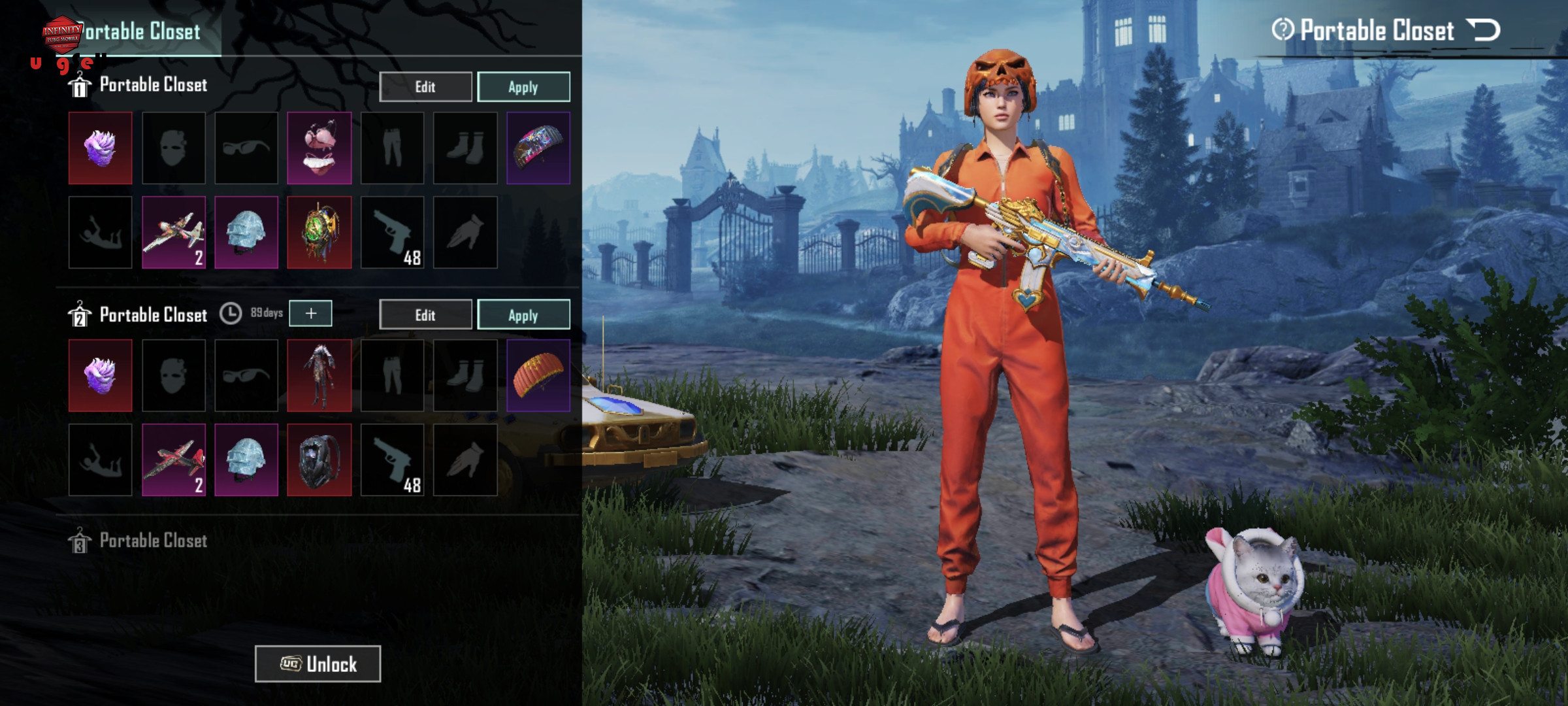Extend the 89 days duration with plus
Screen dimensions: 1568x706
[310, 313]
